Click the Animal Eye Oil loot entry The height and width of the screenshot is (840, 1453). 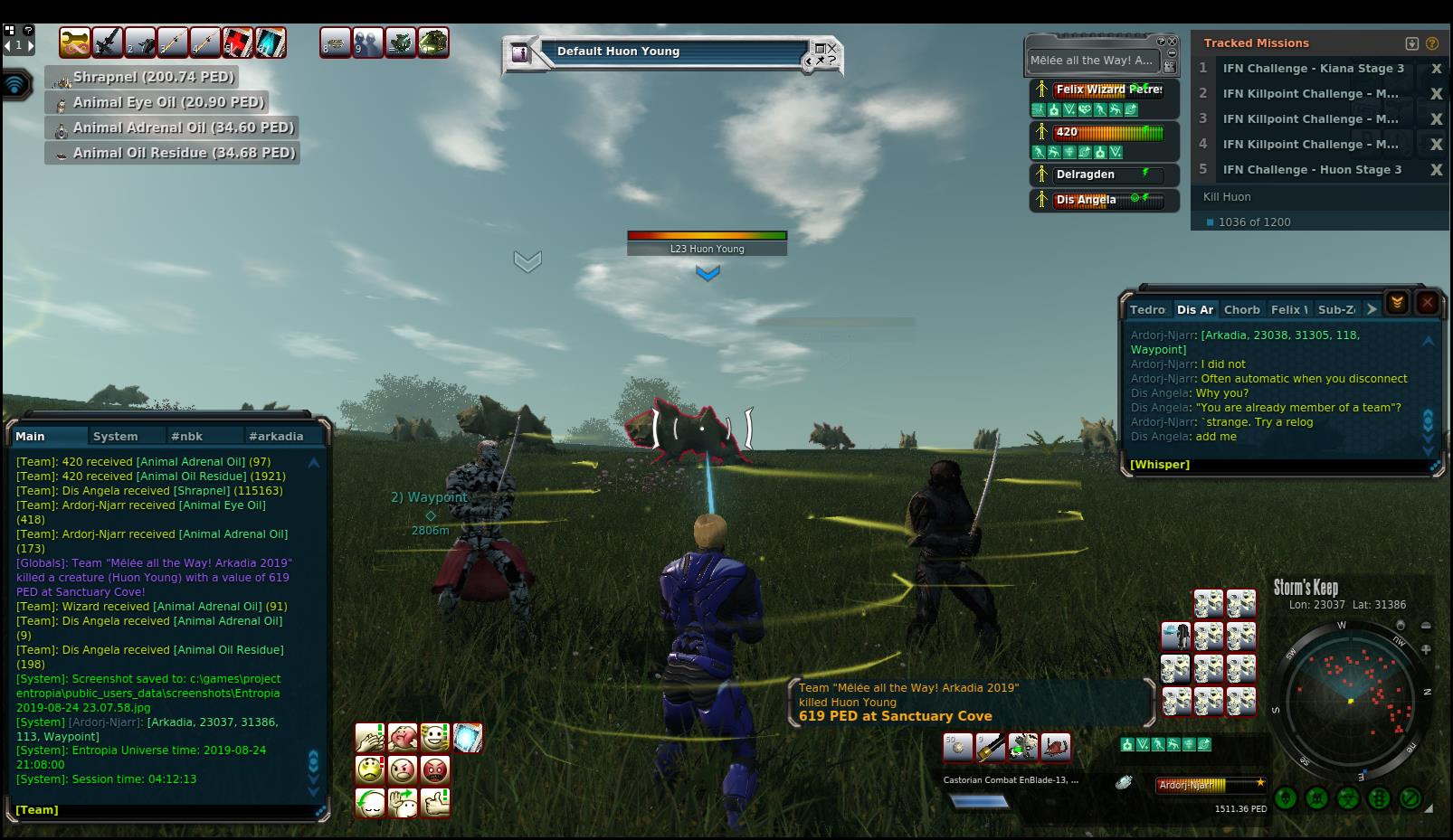(168, 102)
